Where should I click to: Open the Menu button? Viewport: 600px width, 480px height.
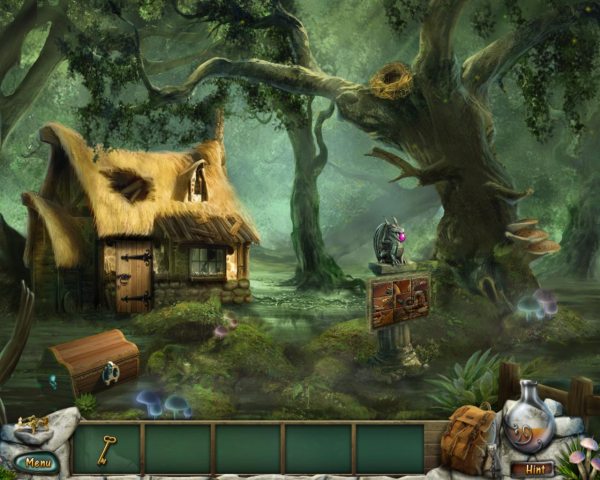click(36, 462)
